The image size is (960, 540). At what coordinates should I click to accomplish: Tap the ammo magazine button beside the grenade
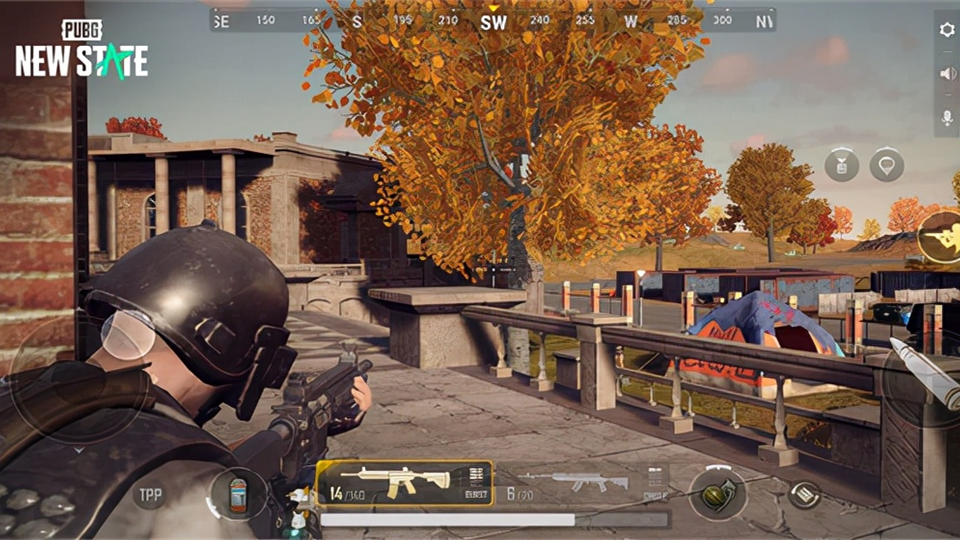tap(803, 493)
